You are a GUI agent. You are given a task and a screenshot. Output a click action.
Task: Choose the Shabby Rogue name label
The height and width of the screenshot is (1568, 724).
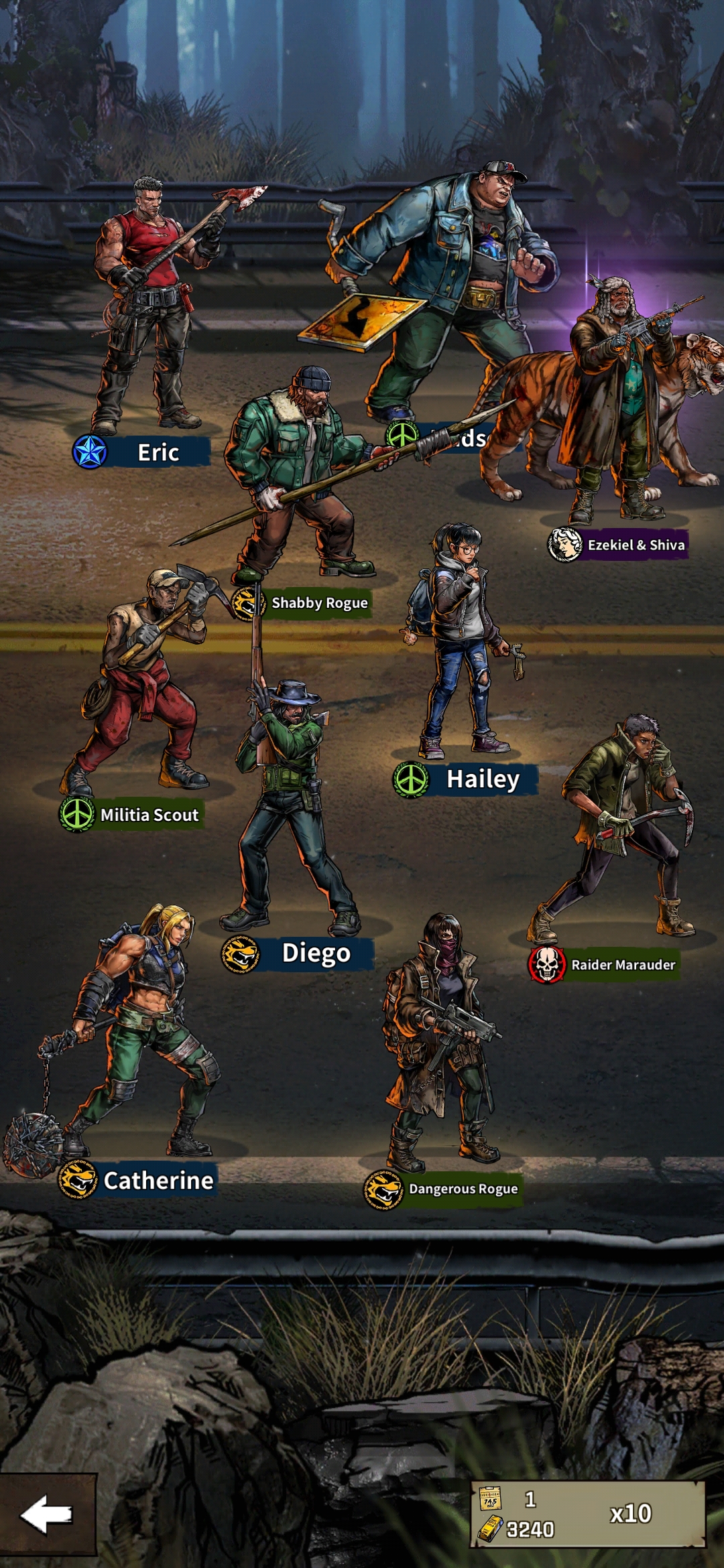point(319,603)
